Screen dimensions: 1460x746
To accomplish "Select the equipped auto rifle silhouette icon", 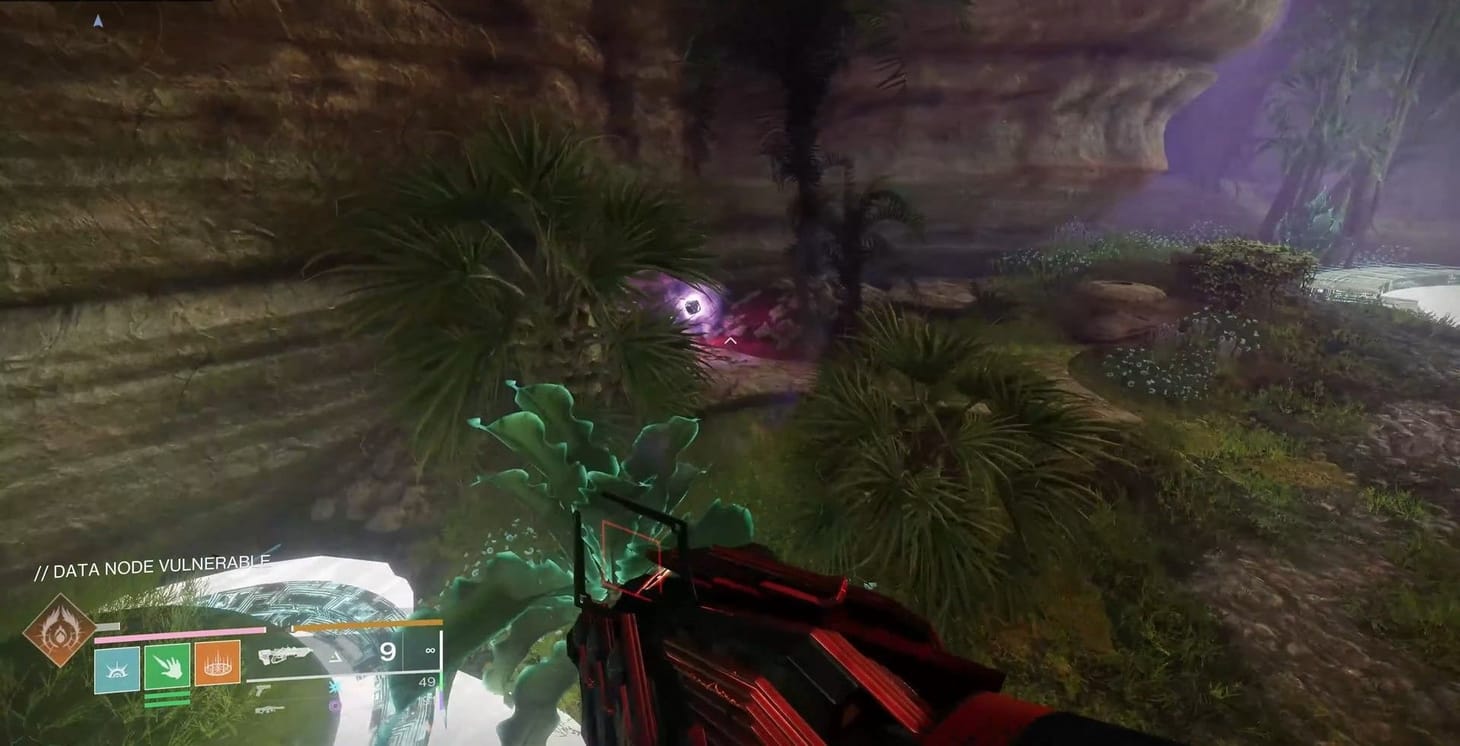I will tap(286, 656).
